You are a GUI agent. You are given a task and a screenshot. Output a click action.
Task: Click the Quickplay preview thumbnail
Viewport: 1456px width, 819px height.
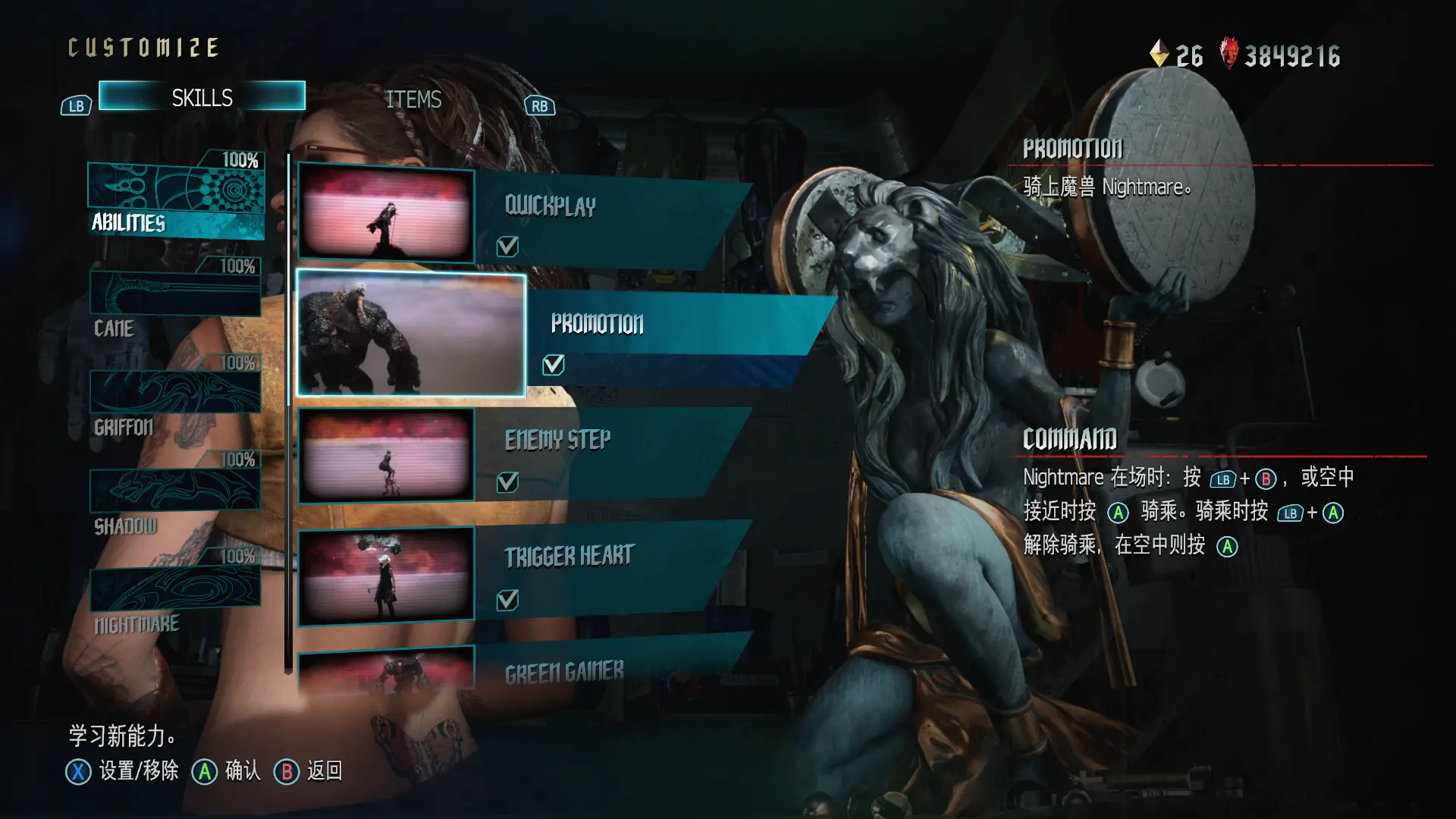pos(386,214)
